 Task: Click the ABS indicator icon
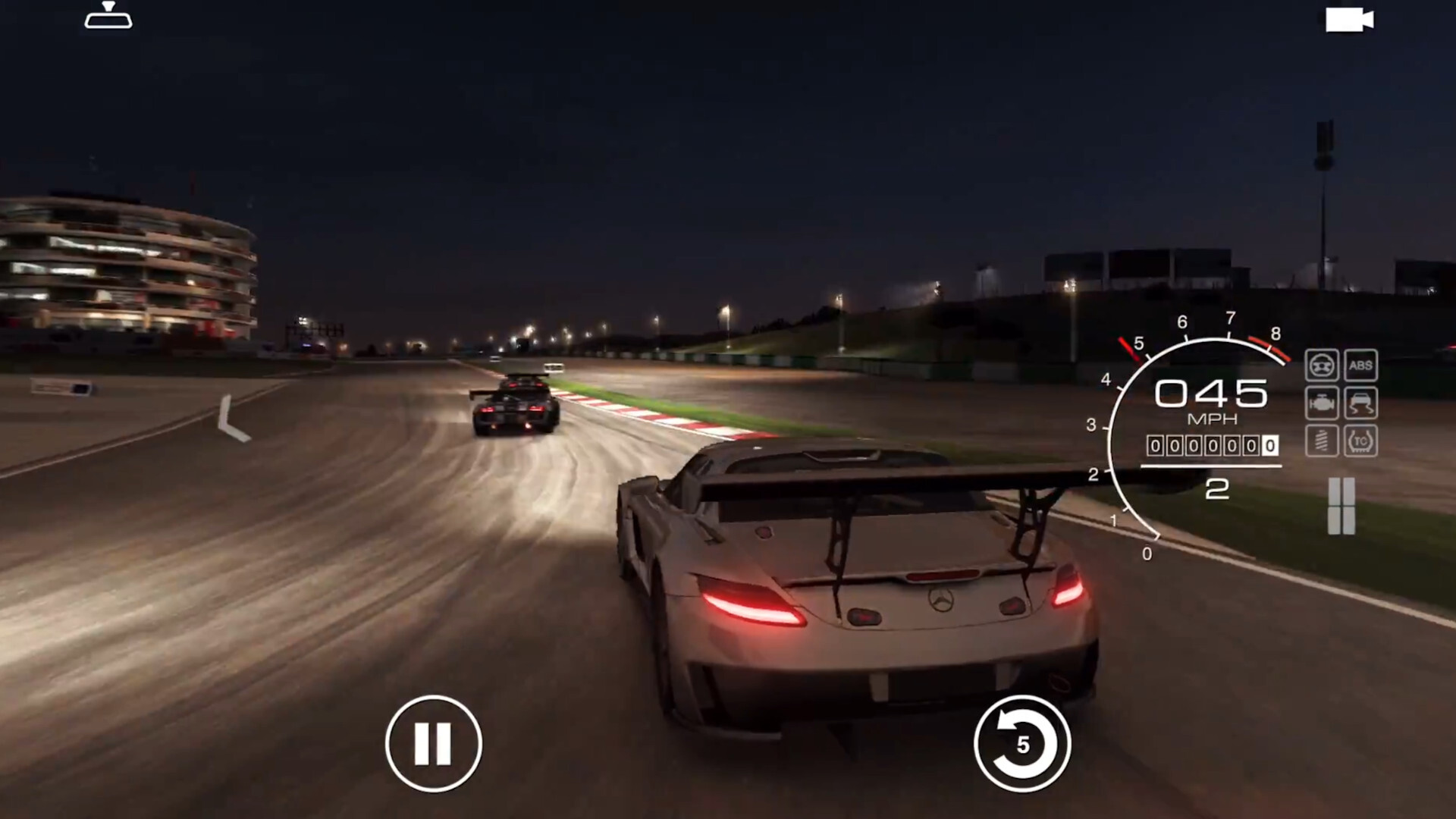pos(1362,366)
